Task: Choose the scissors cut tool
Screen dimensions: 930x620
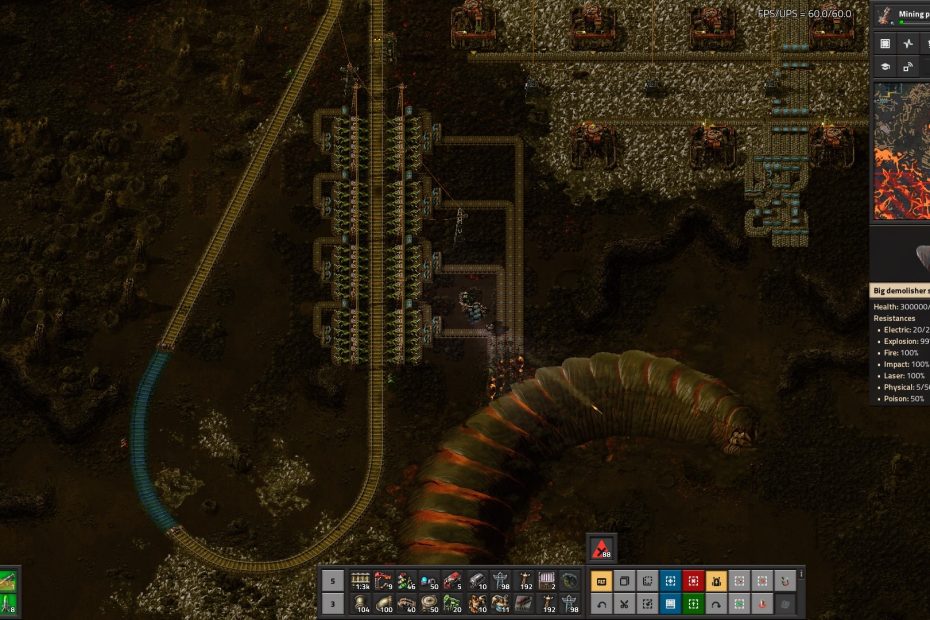Action: click(x=624, y=604)
